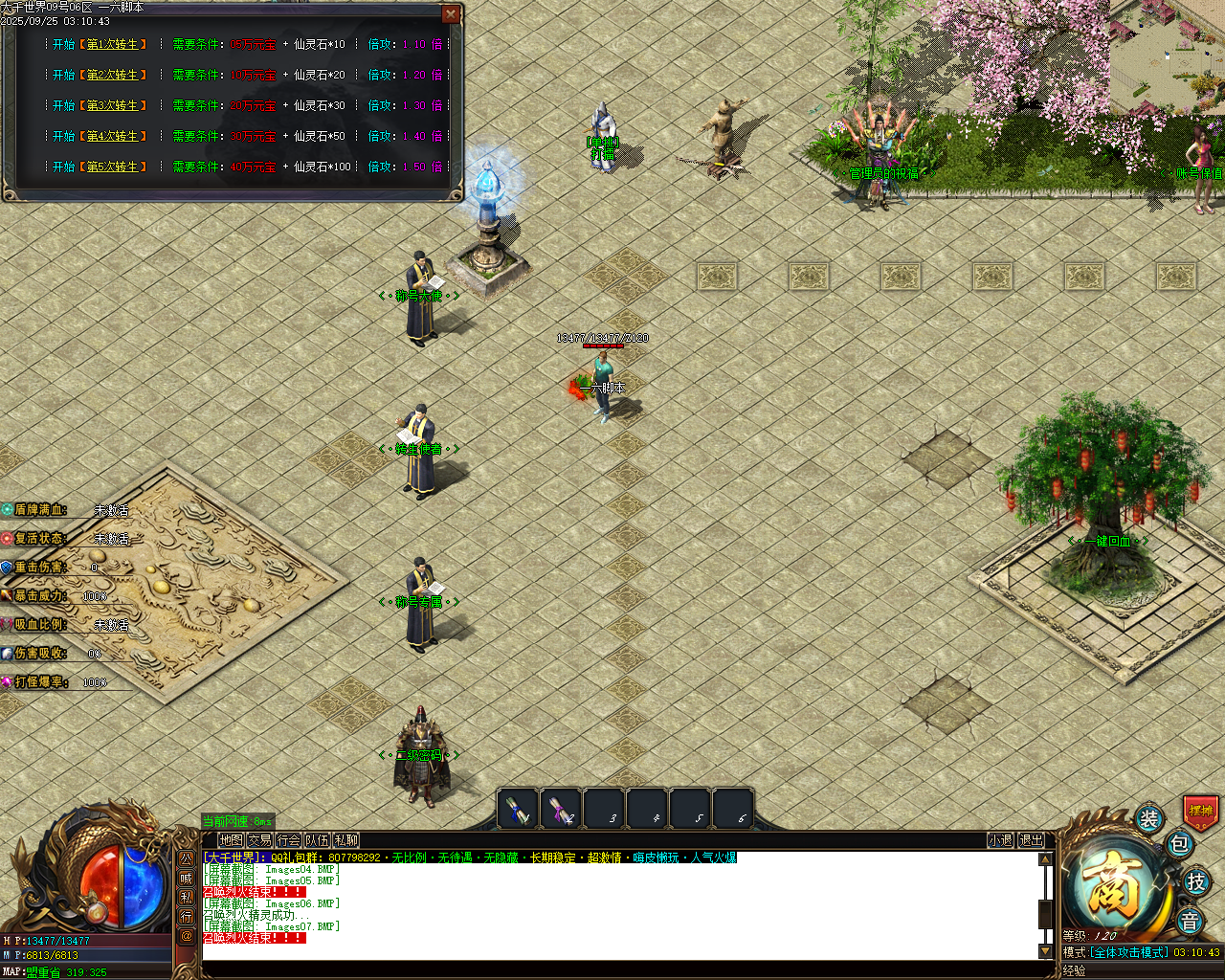Select skill slot 1 in the hotbar

[519, 809]
